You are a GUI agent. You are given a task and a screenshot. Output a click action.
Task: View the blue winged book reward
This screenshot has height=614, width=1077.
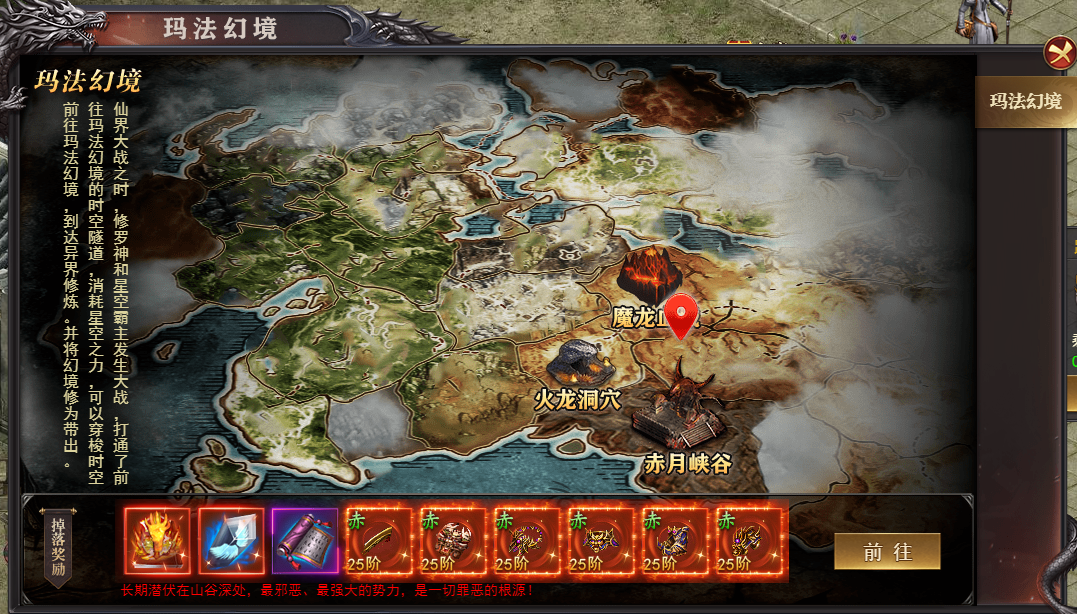[231, 541]
